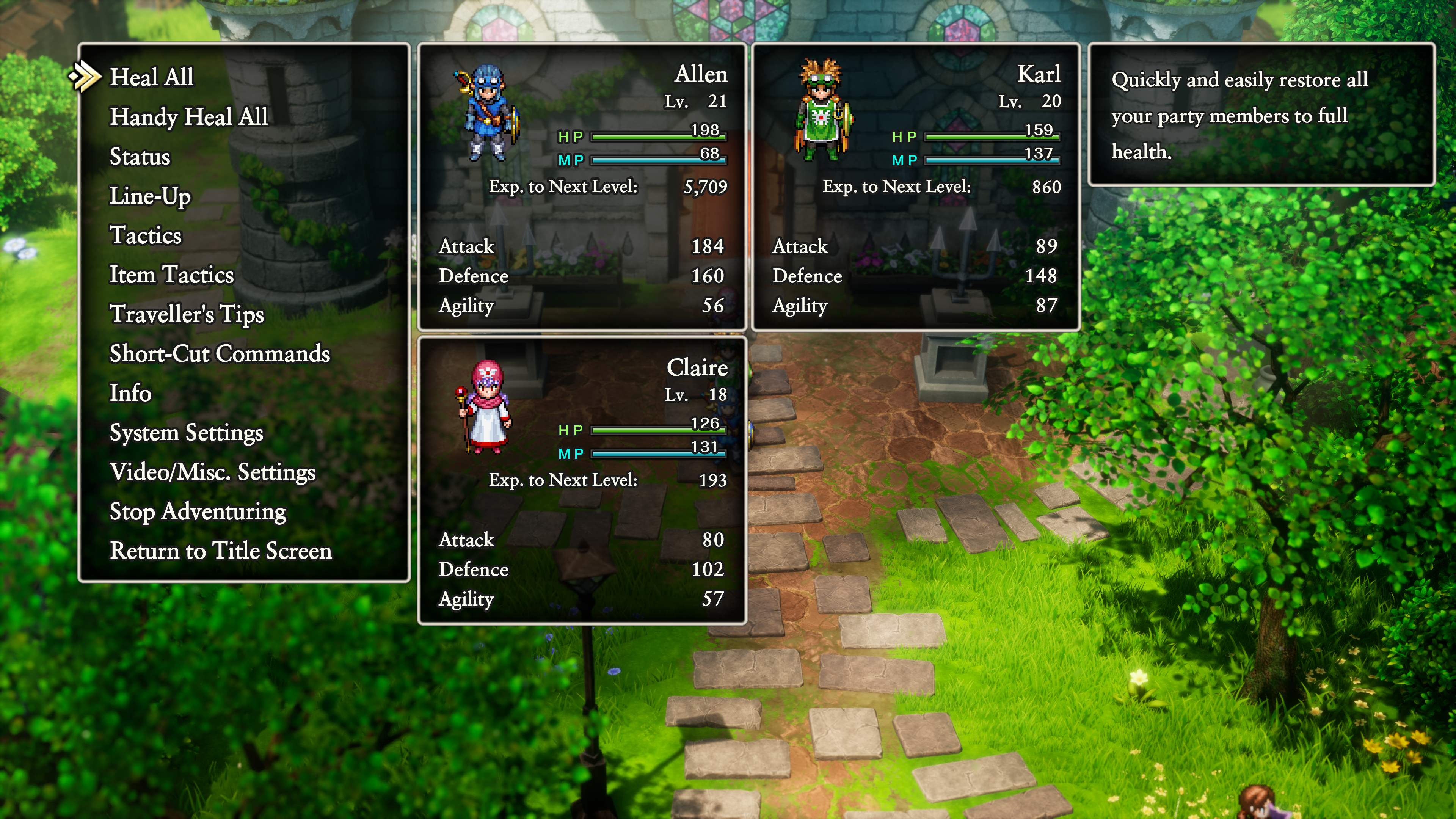Open the Line-Up menu

point(150,196)
